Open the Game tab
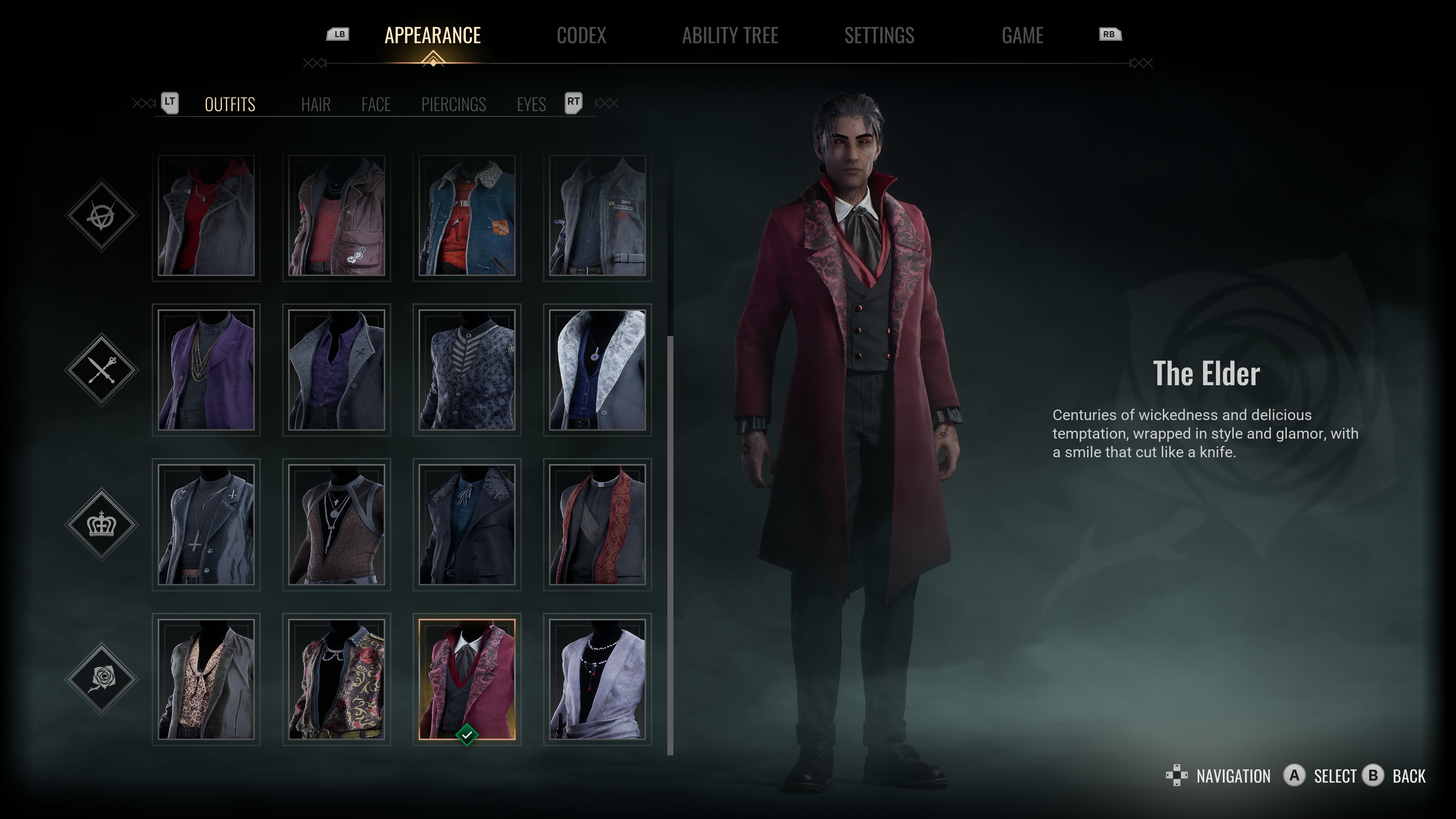1456x819 pixels. [1022, 36]
